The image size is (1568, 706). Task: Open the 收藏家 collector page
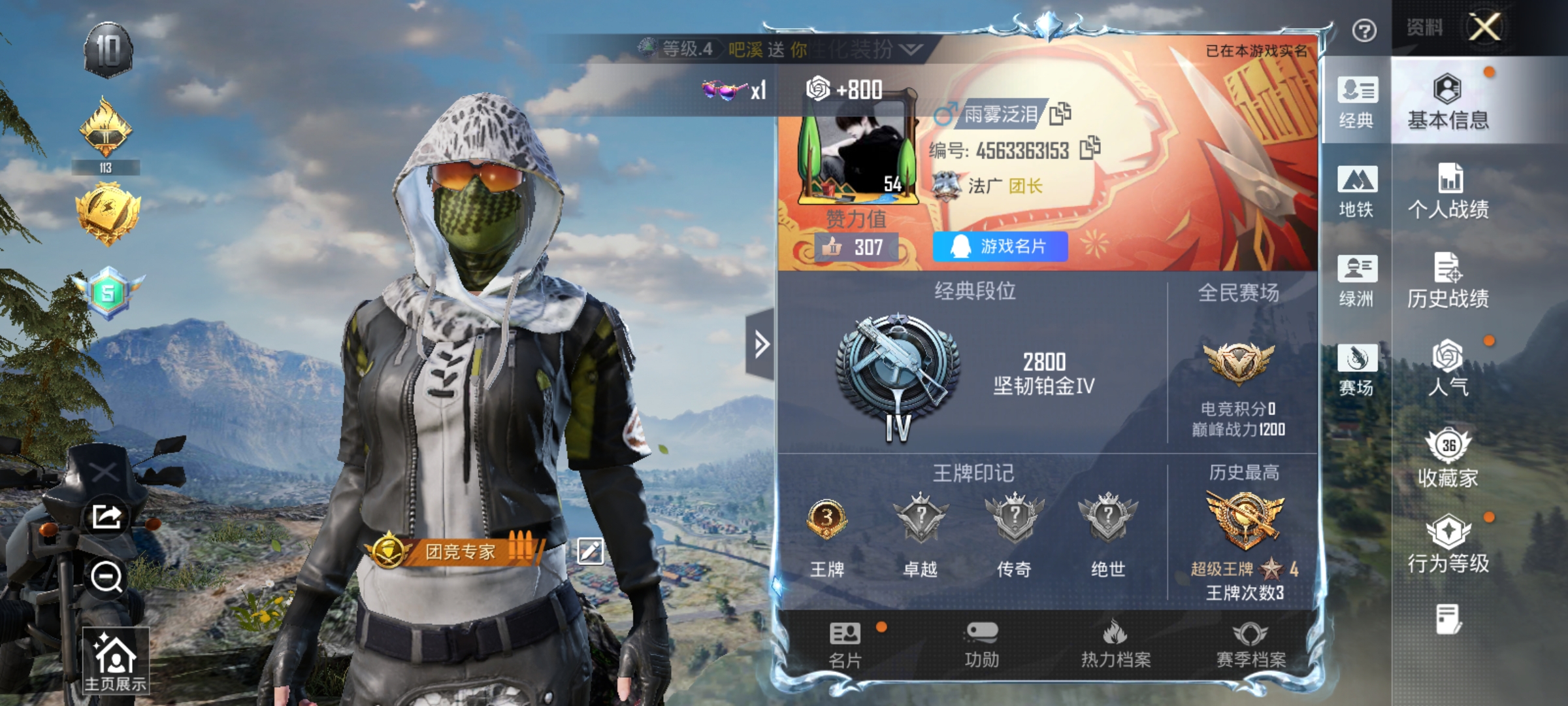tap(1448, 458)
